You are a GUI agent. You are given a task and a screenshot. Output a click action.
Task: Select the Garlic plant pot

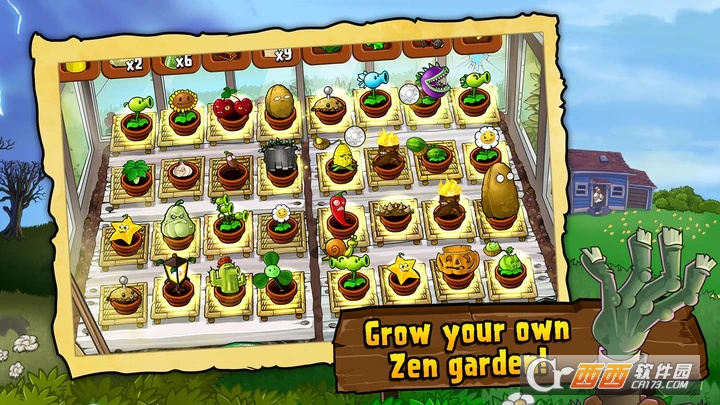coord(181,174)
